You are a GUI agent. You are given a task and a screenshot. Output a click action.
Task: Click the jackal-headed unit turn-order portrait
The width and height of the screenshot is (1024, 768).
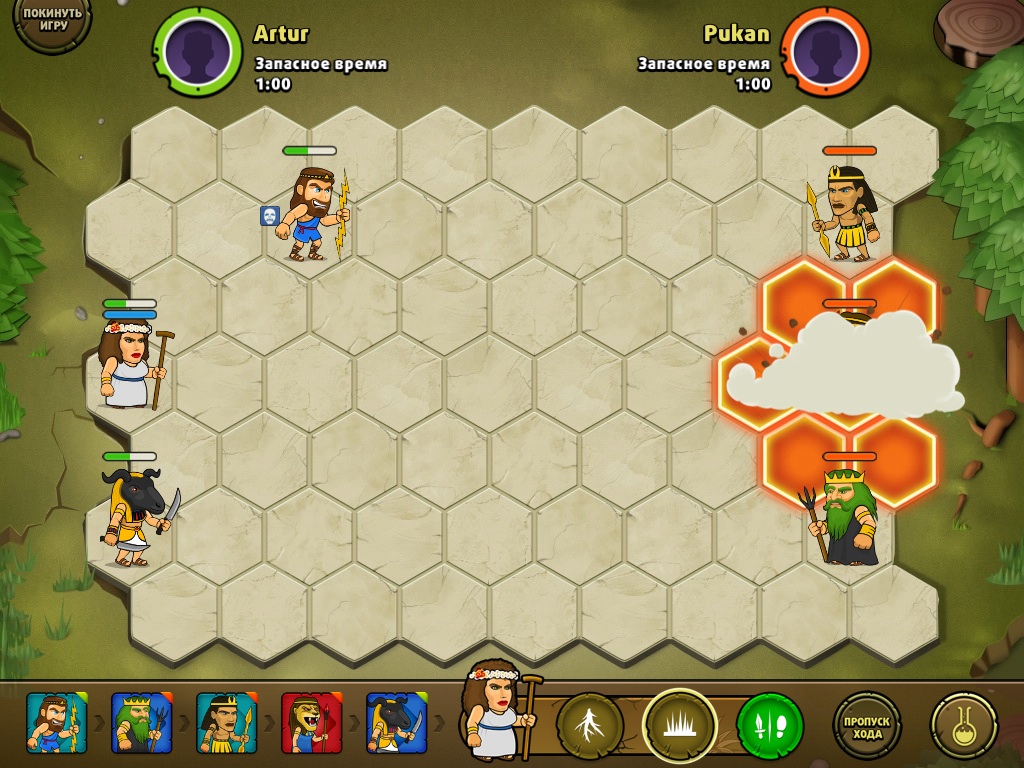point(396,723)
